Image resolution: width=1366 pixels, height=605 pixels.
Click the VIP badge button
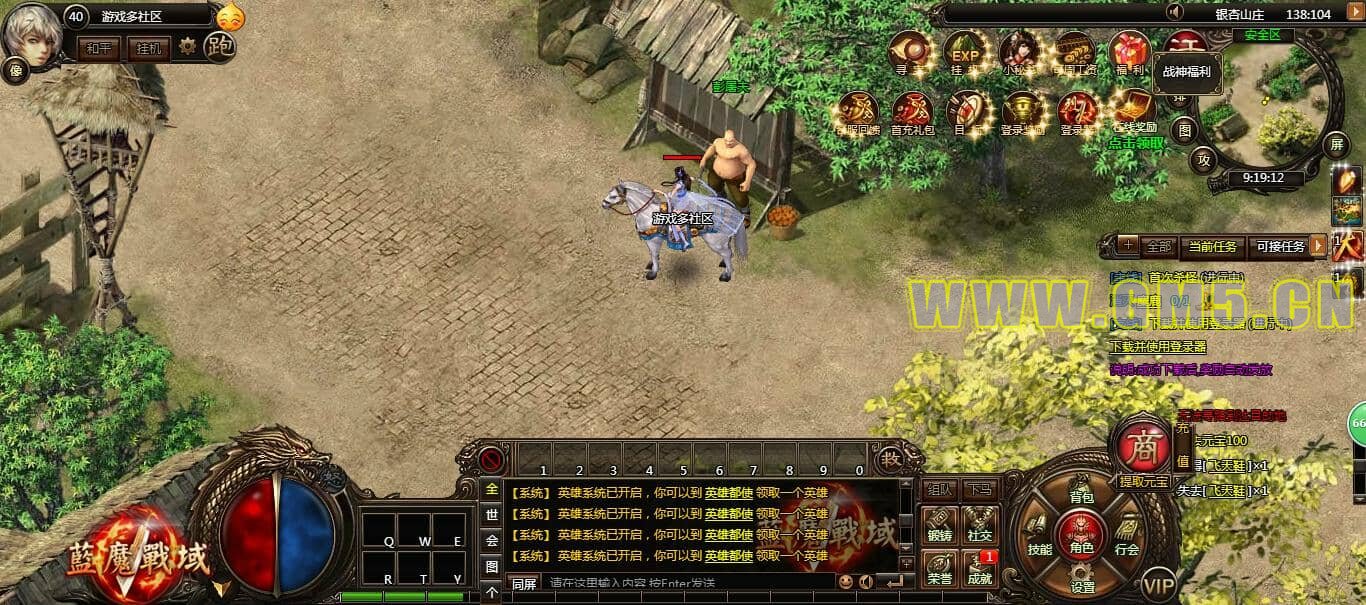point(1159,585)
